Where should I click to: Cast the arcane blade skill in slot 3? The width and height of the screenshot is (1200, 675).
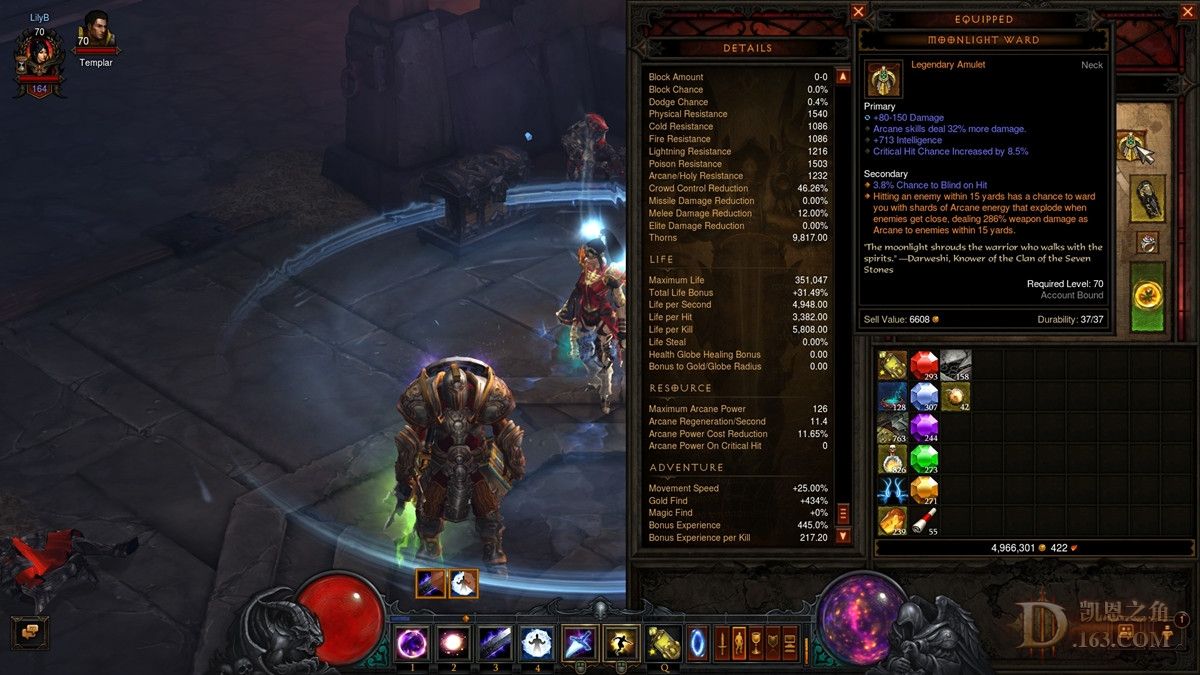pos(495,643)
